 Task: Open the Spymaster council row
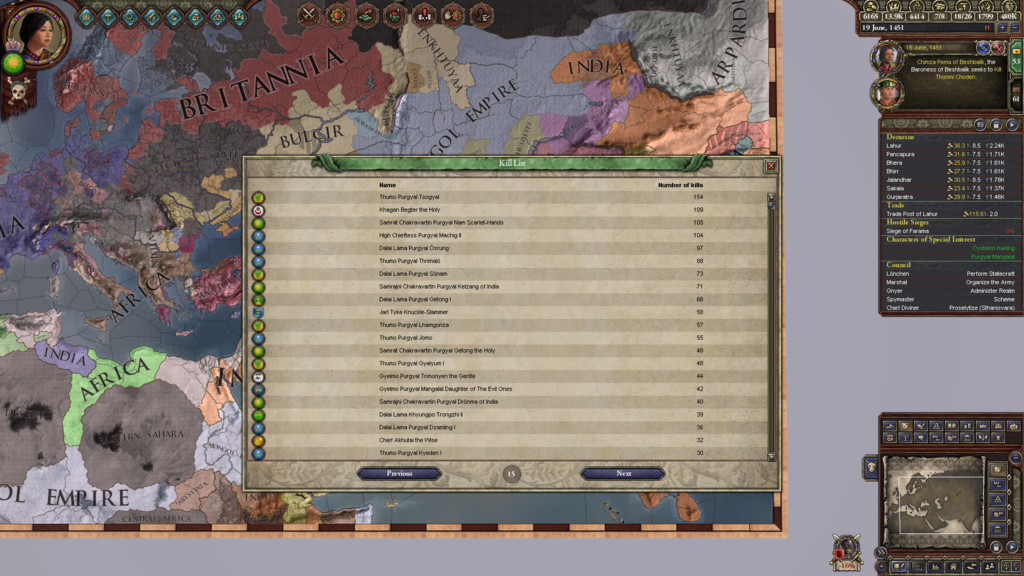(x=901, y=299)
